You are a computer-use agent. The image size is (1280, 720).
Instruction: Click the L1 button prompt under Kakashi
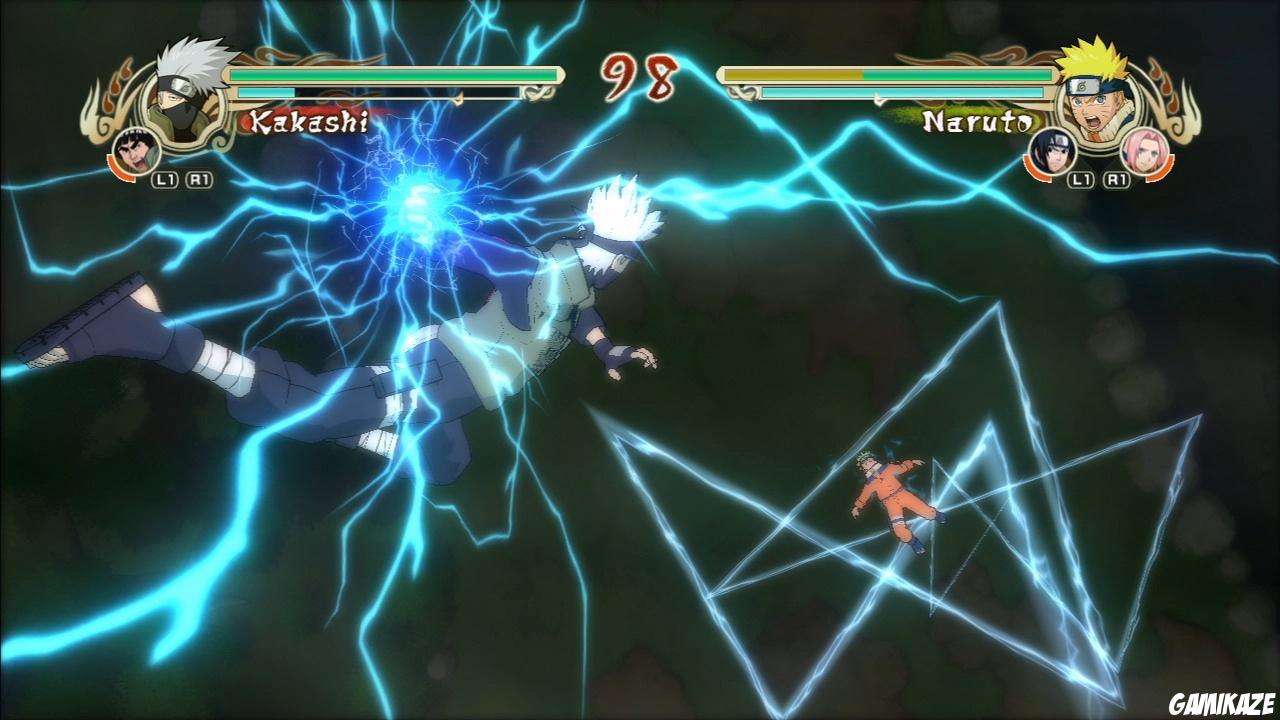click(164, 179)
